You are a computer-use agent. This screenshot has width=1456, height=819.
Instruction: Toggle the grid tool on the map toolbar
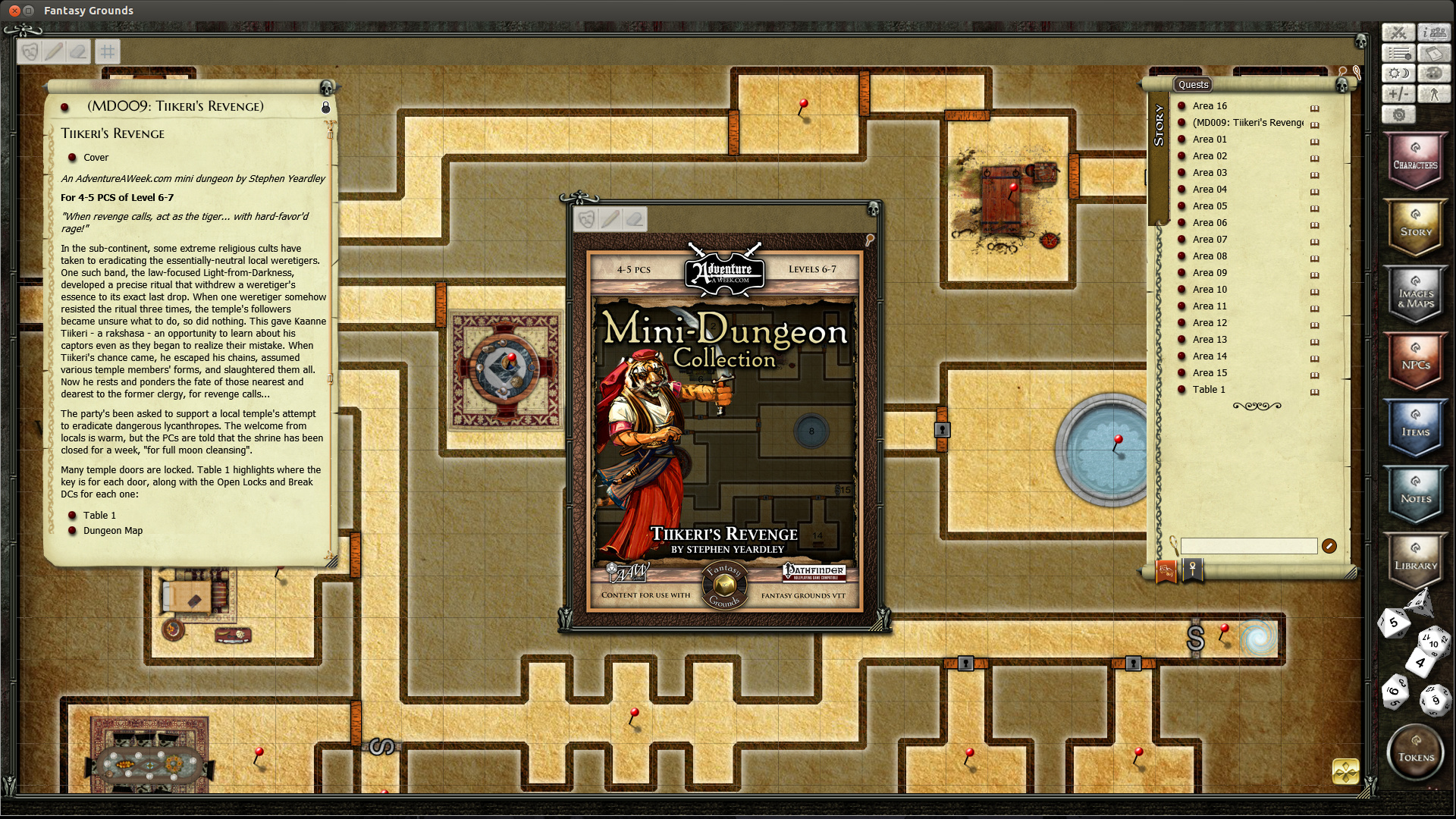point(107,51)
